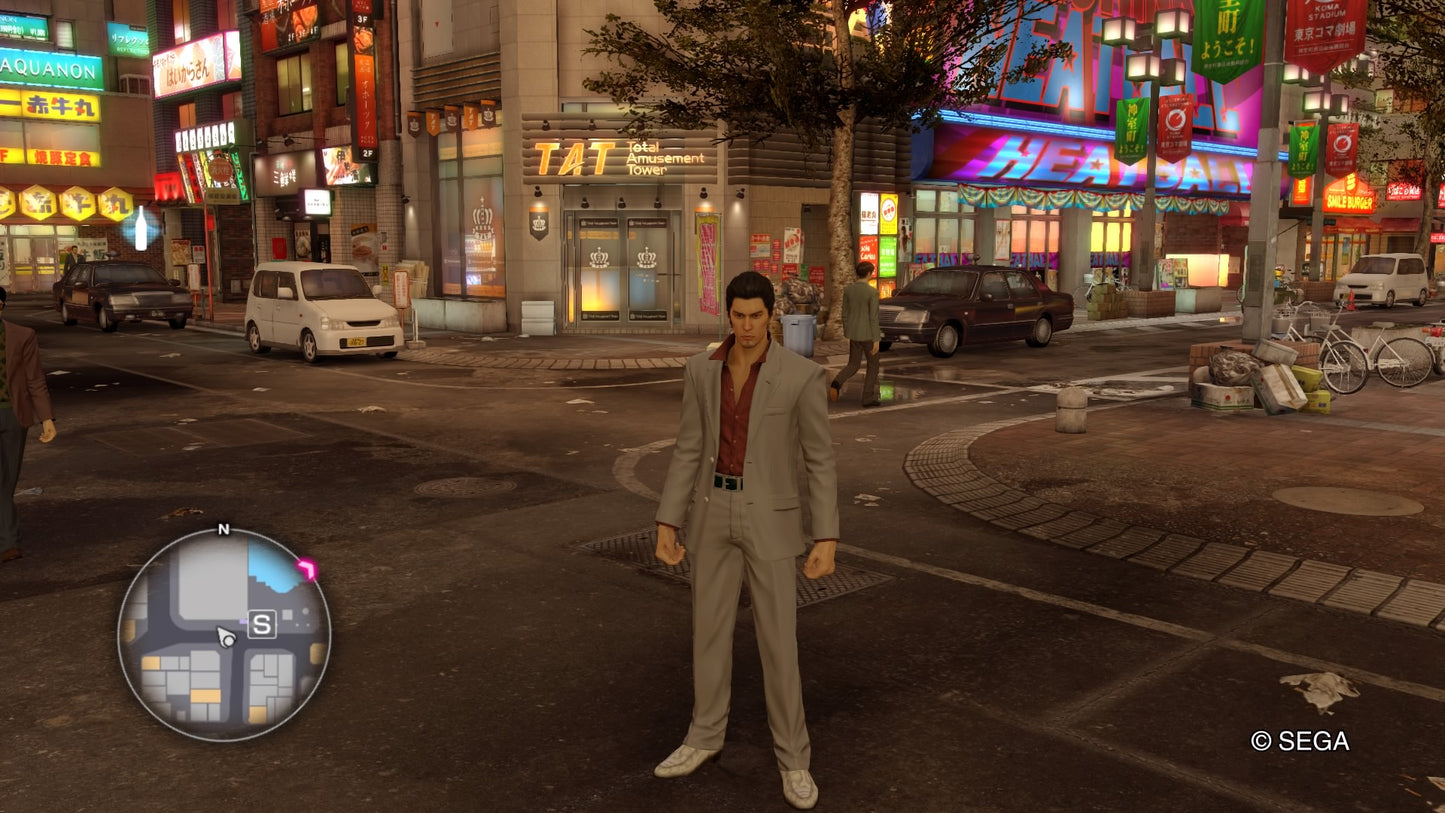Click the pink destination marker on the minimap

click(307, 565)
